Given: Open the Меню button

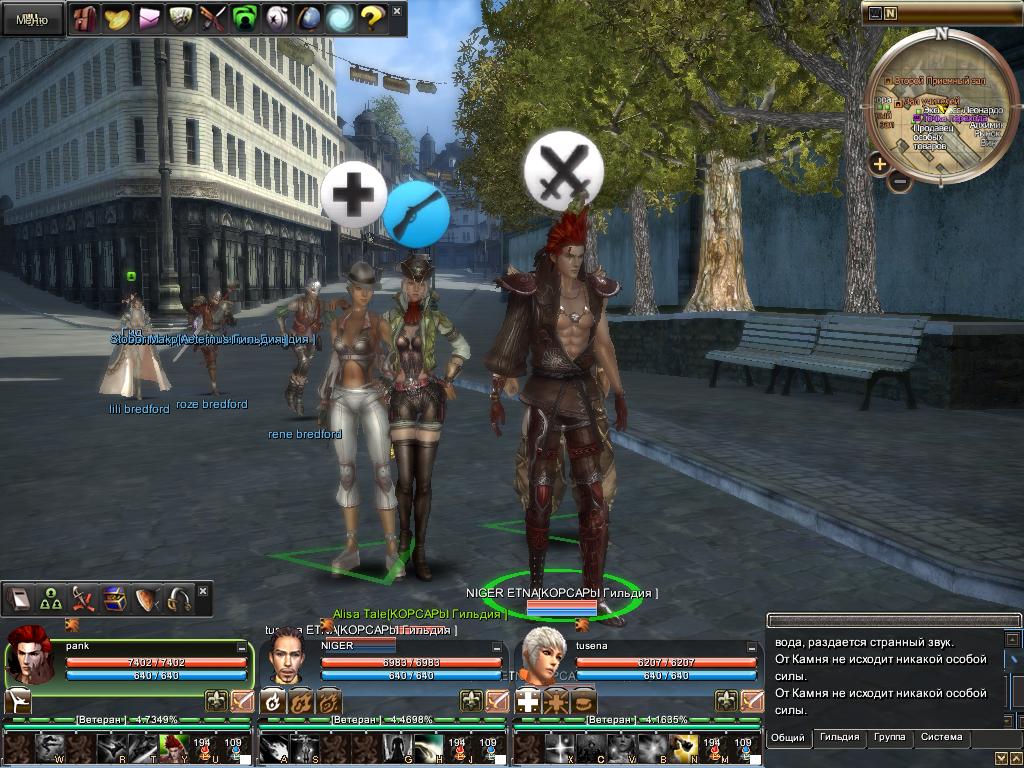Looking at the screenshot, I should pos(32,20).
